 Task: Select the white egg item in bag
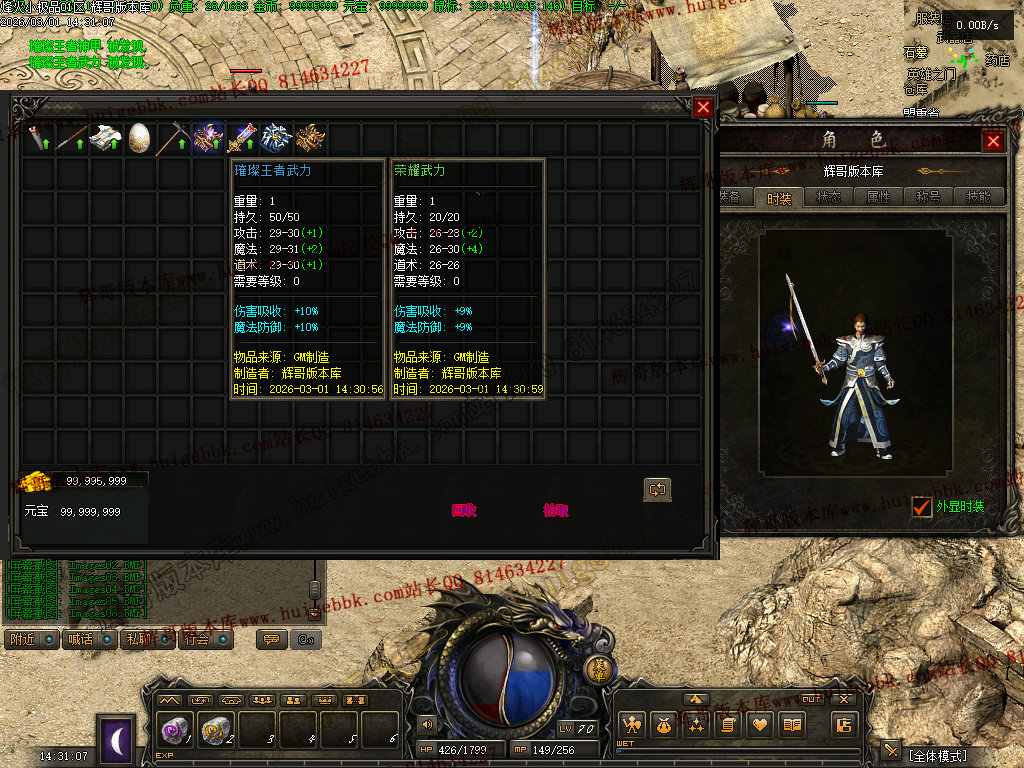(x=139, y=137)
